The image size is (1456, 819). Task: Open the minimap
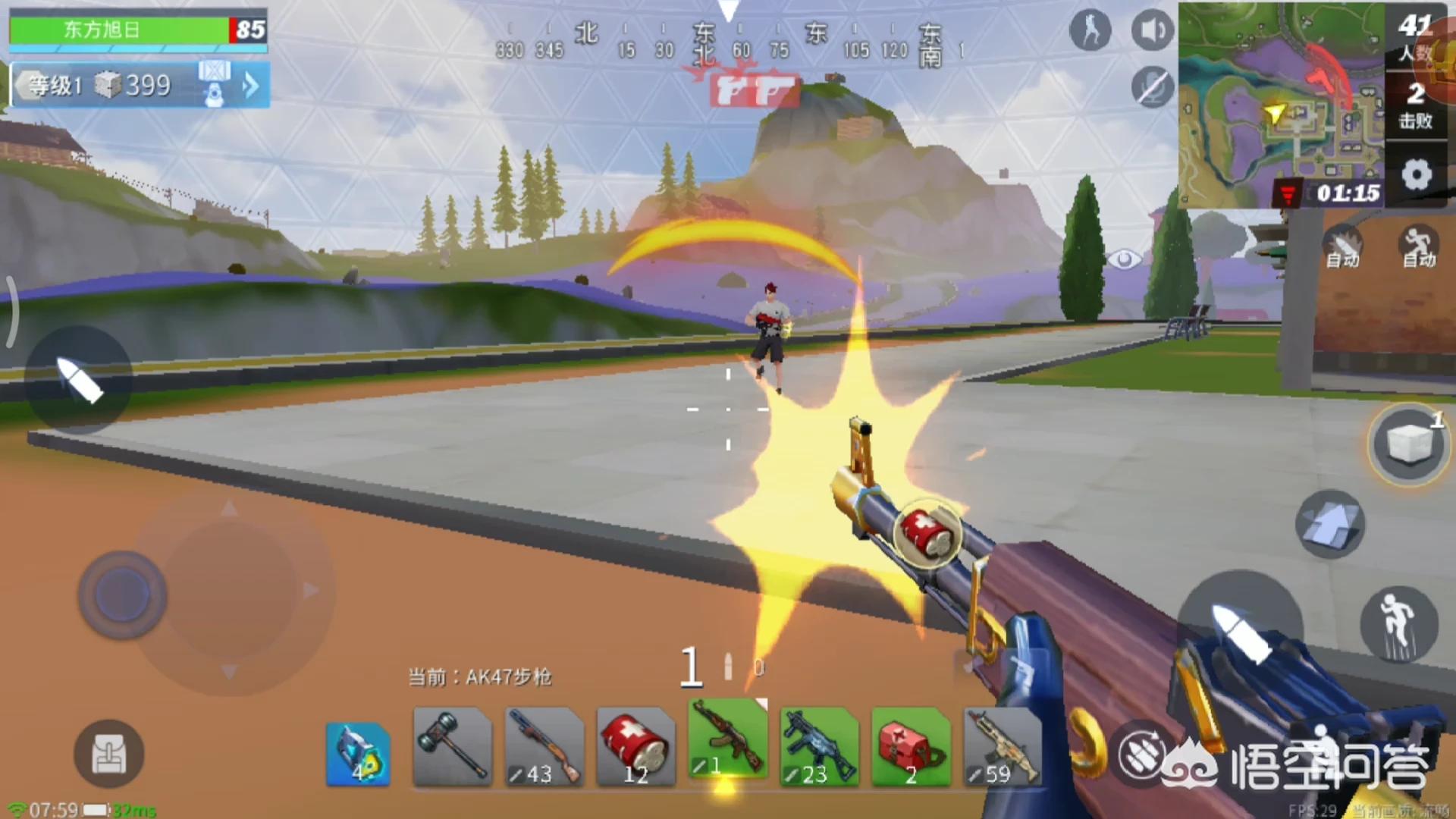point(1281,105)
